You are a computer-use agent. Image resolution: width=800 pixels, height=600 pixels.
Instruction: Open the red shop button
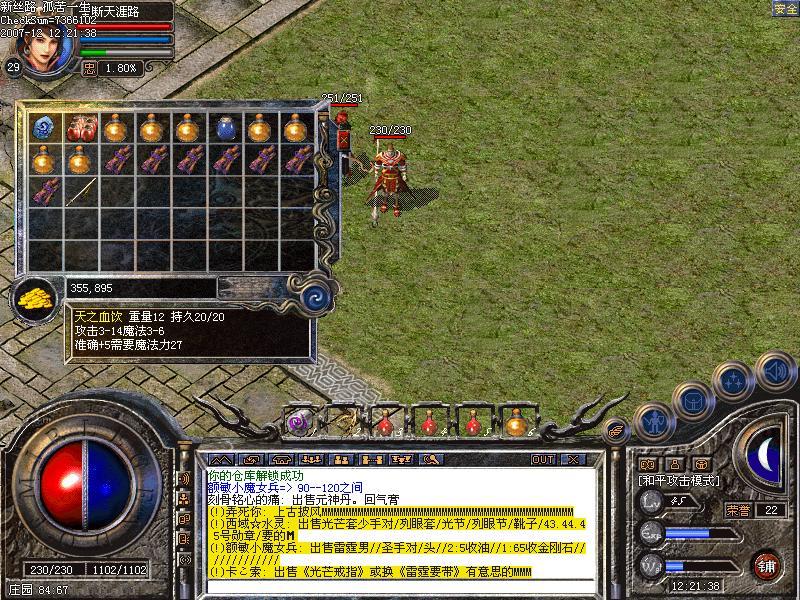[x=766, y=564]
